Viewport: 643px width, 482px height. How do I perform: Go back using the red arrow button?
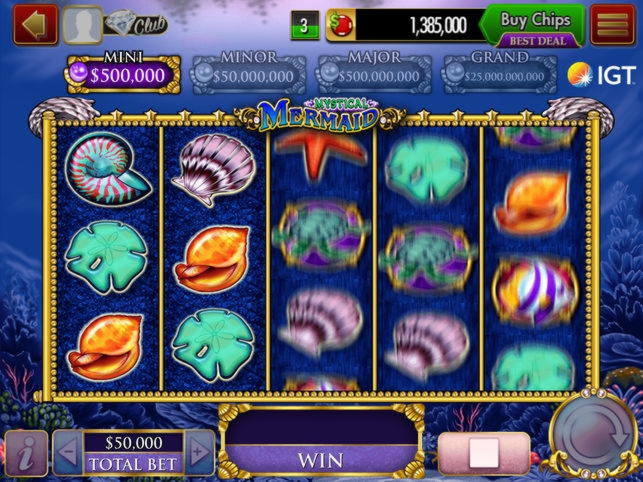(x=35, y=25)
